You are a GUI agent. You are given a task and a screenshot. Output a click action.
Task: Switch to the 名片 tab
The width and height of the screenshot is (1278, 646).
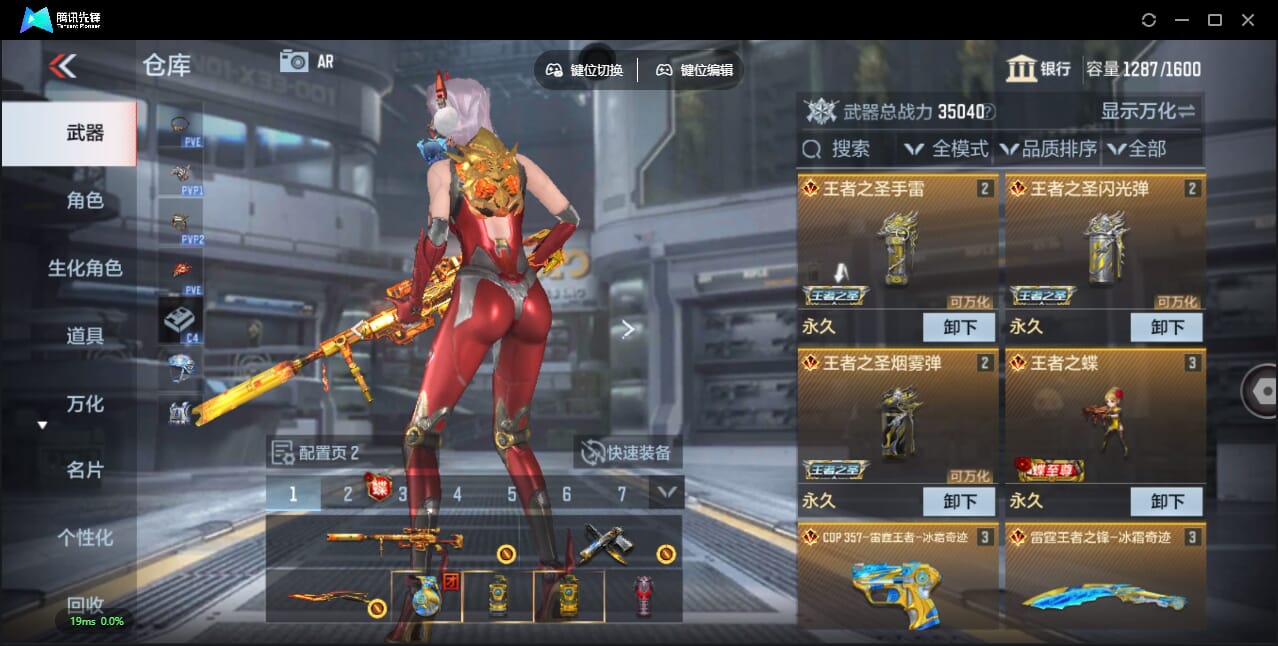pyautogui.click(x=85, y=470)
